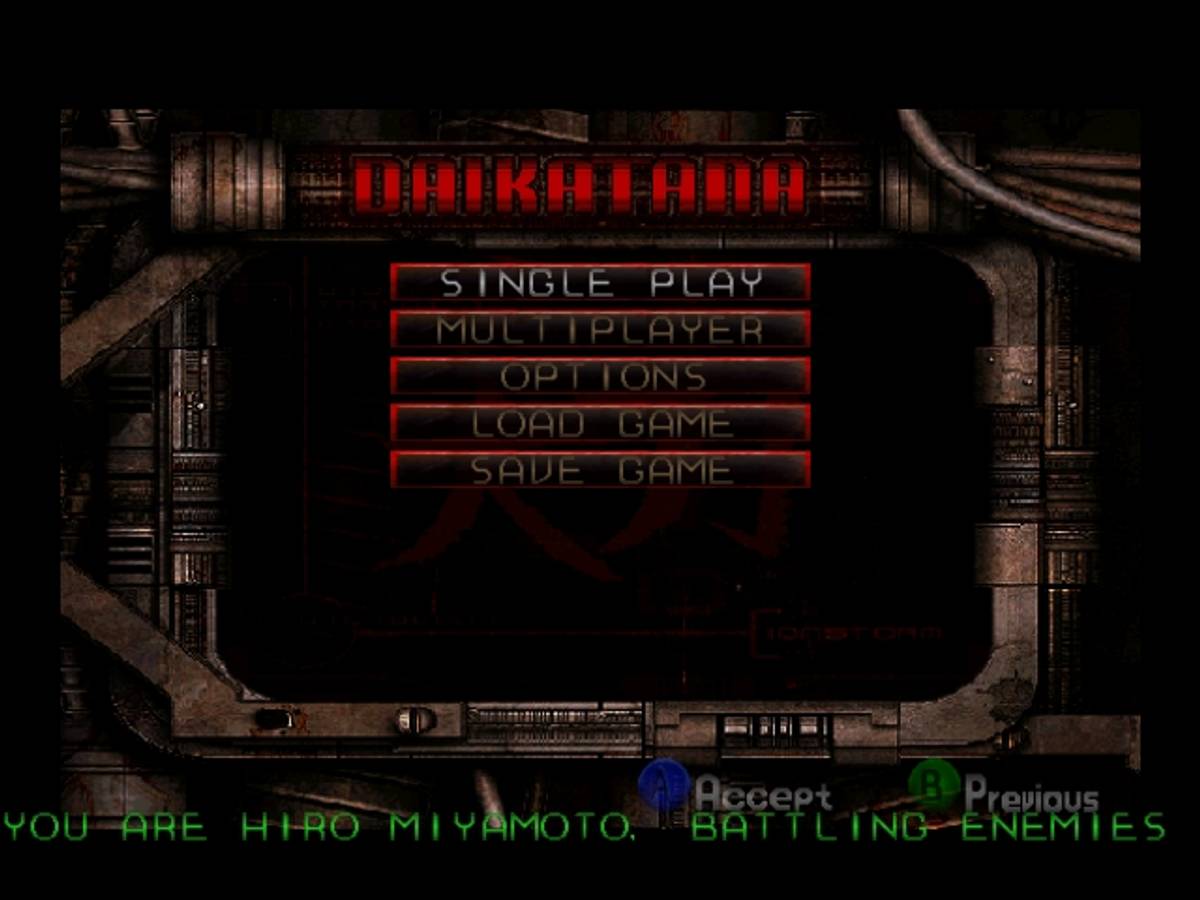Choose Load Game from the menu
The width and height of the screenshot is (1200, 900).
click(600, 423)
